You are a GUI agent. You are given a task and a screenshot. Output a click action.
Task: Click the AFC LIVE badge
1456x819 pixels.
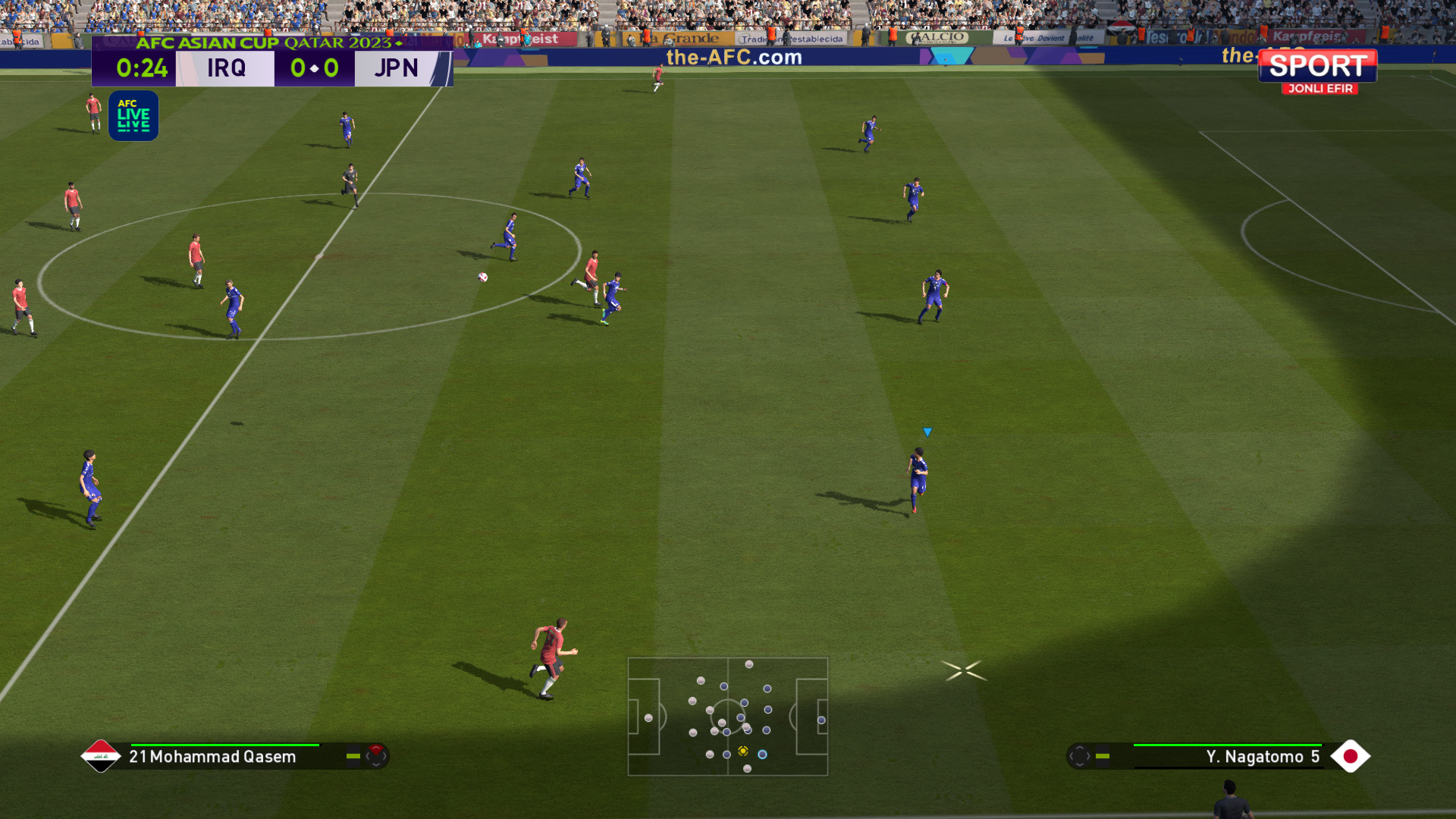pyautogui.click(x=133, y=116)
